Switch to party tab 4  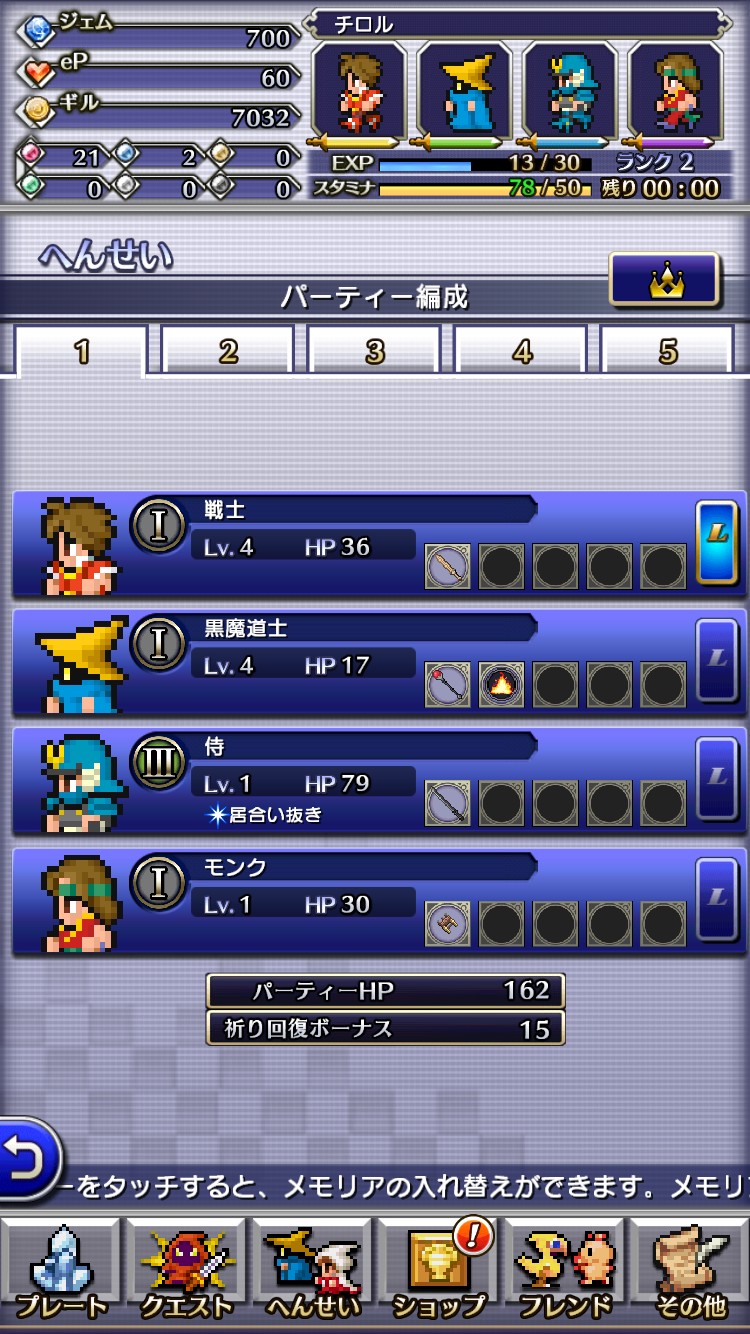(521, 351)
